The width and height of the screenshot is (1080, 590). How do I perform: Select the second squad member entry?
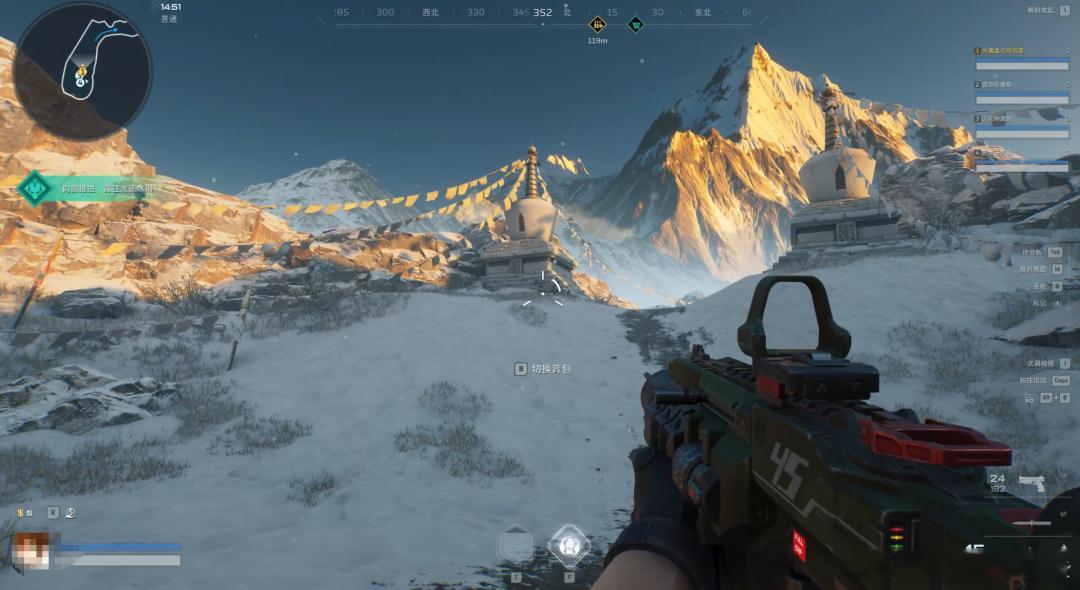tap(1021, 92)
